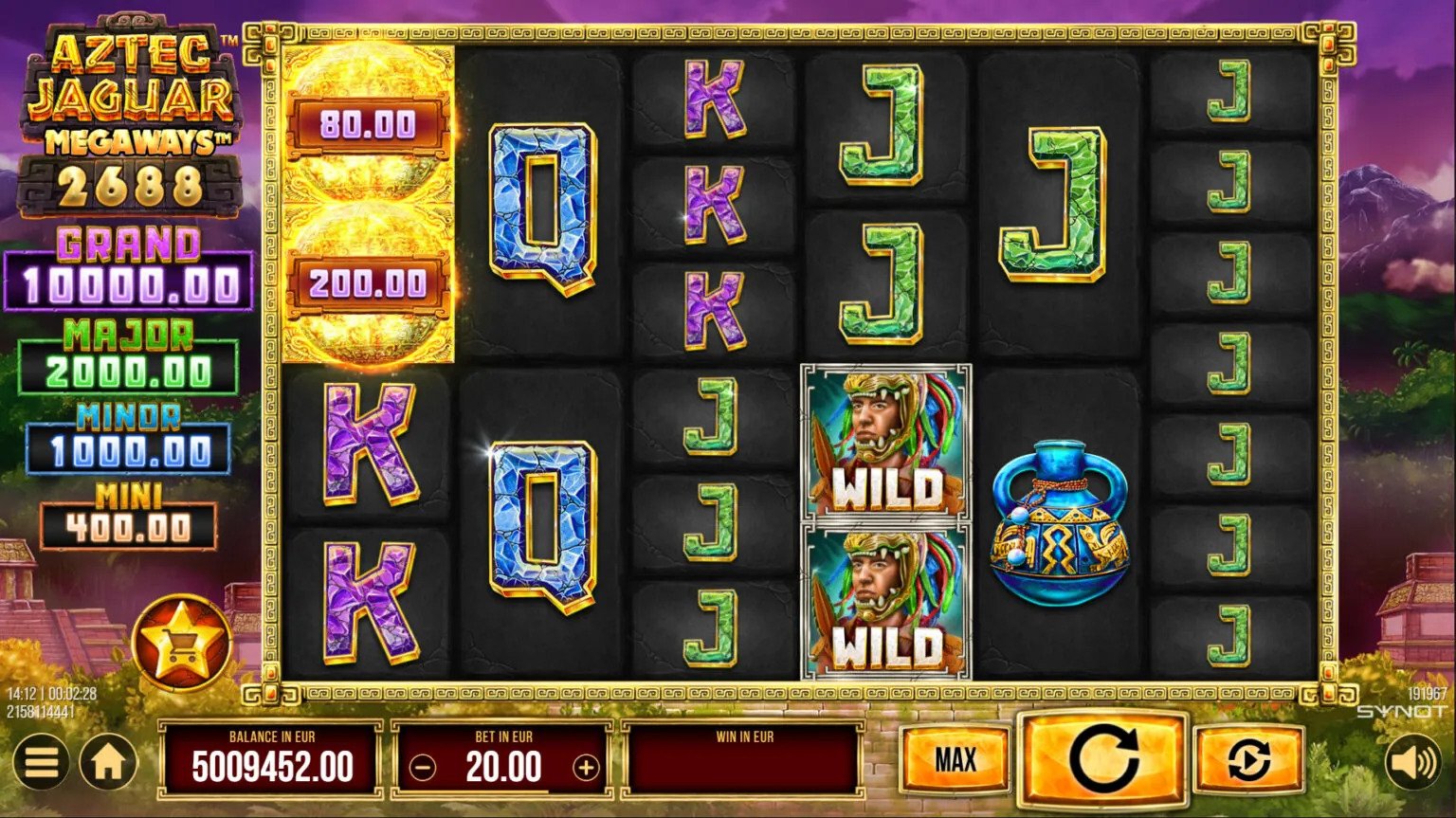1456x818 pixels.
Task: Increase the bet with the plus button
Action: pyautogui.click(x=587, y=768)
